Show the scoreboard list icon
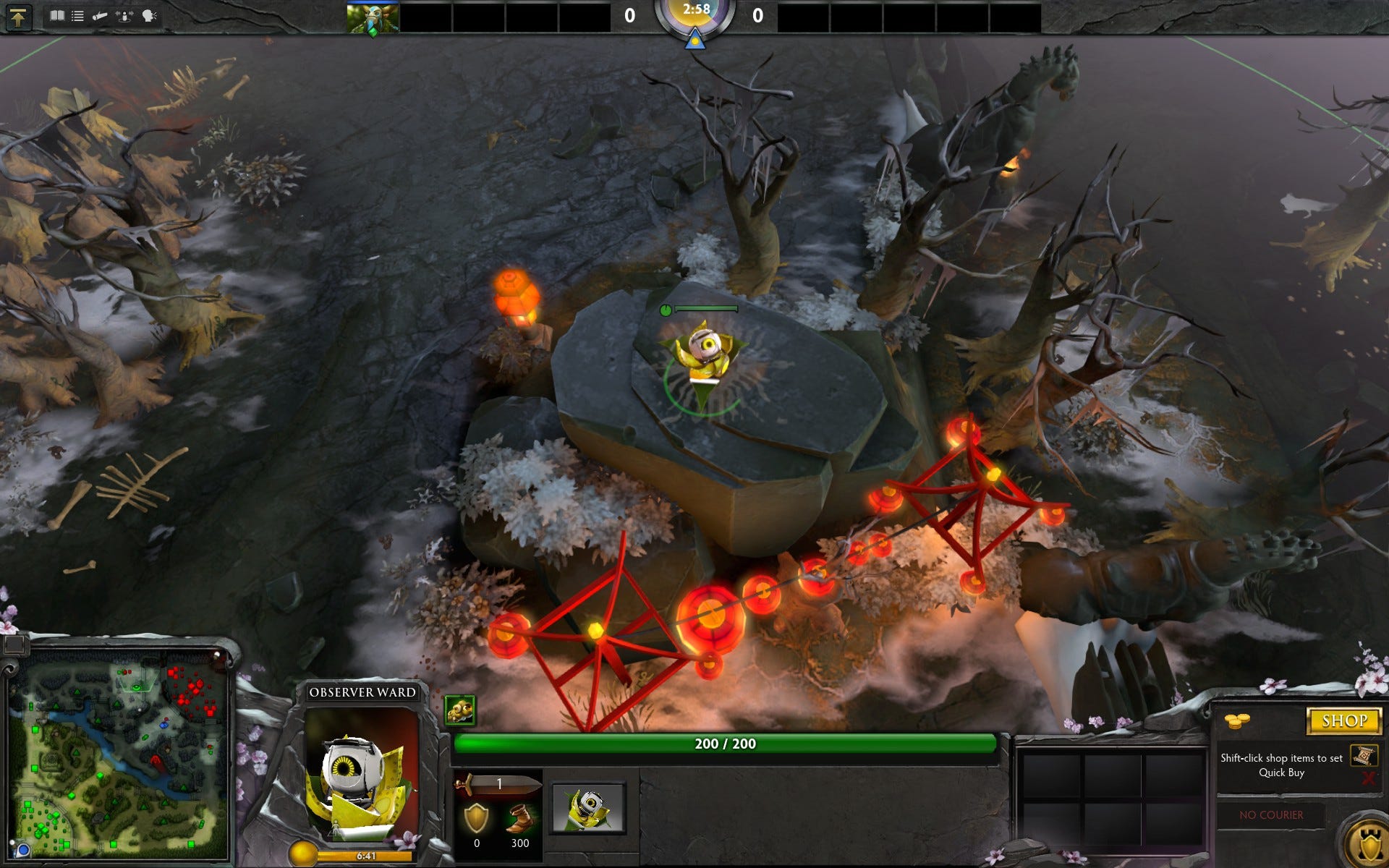 point(77,16)
